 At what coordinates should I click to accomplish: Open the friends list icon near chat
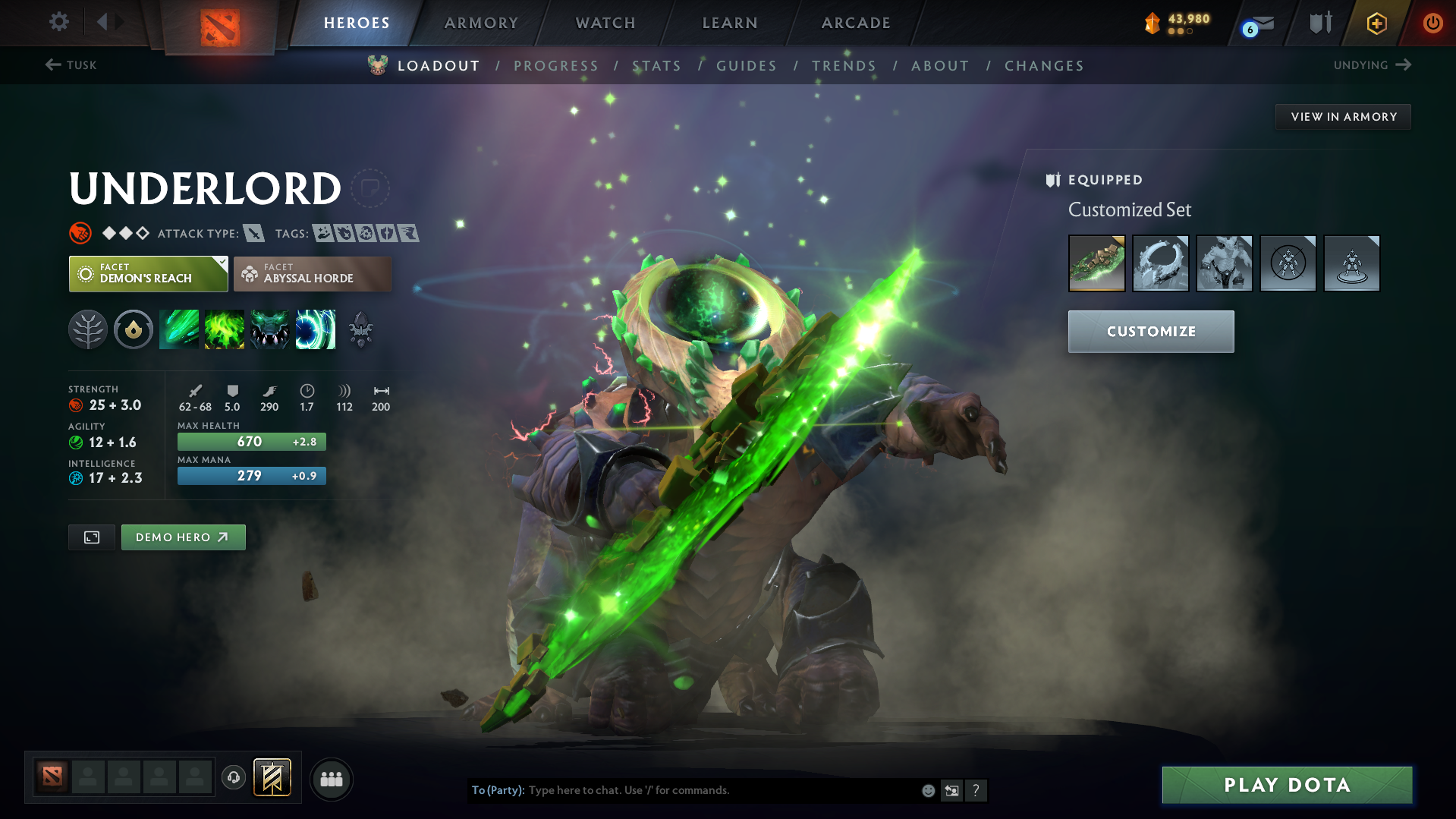point(331,779)
